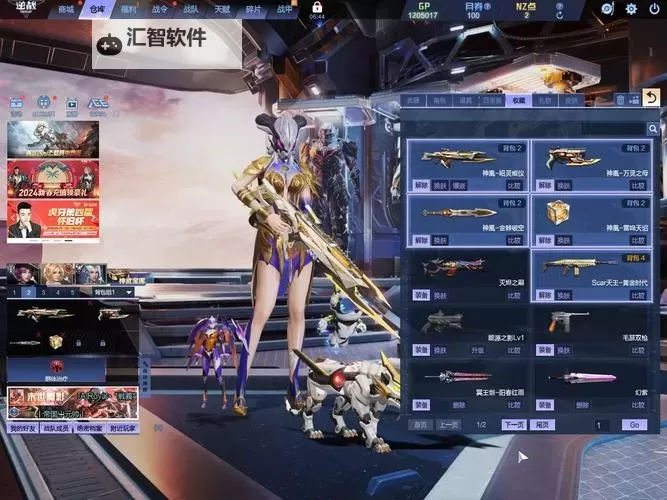Click the back arrow above the inventory
667x500 pixels.
pyautogui.click(x=651, y=97)
